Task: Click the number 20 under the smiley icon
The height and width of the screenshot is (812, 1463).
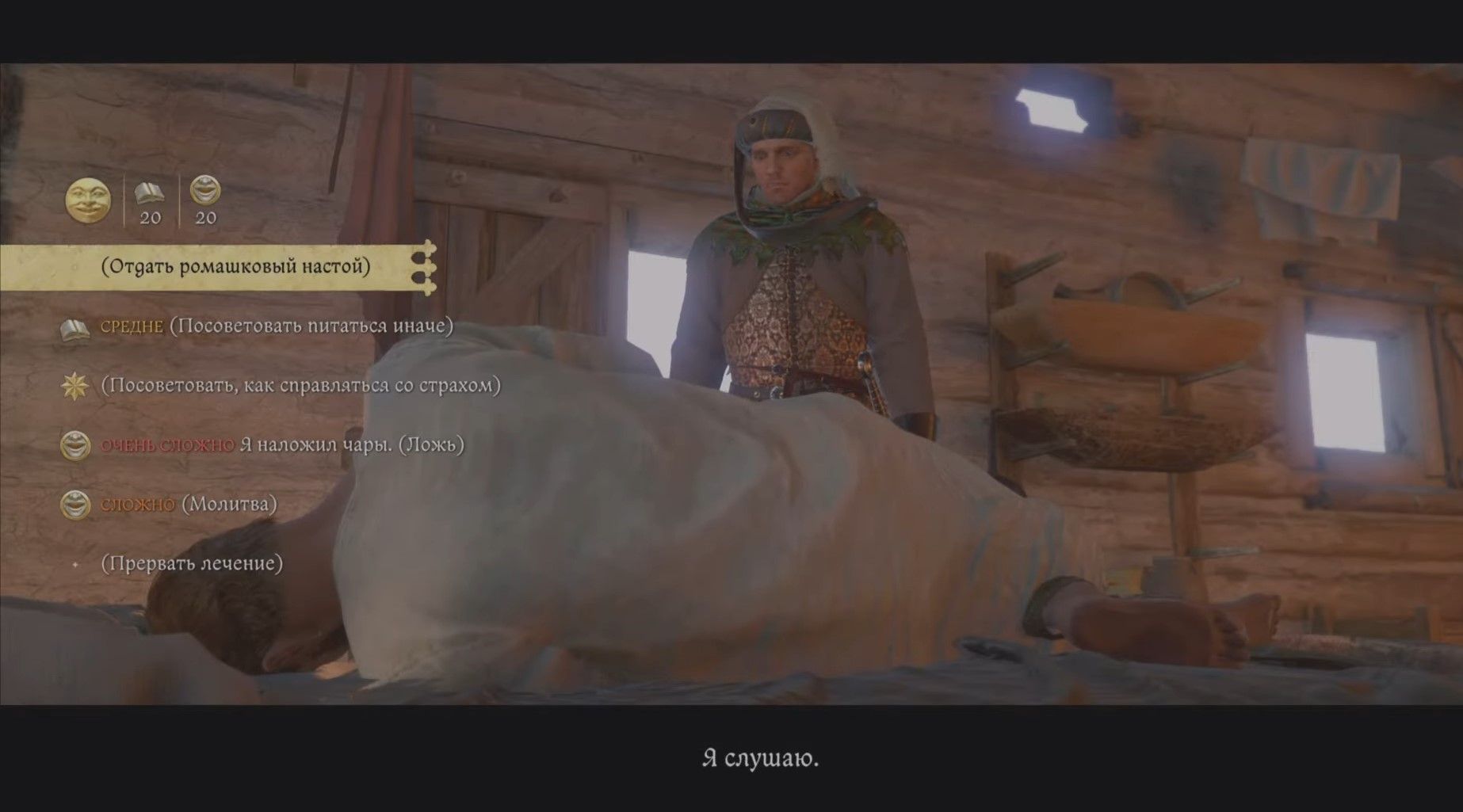Action: (x=208, y=219)
